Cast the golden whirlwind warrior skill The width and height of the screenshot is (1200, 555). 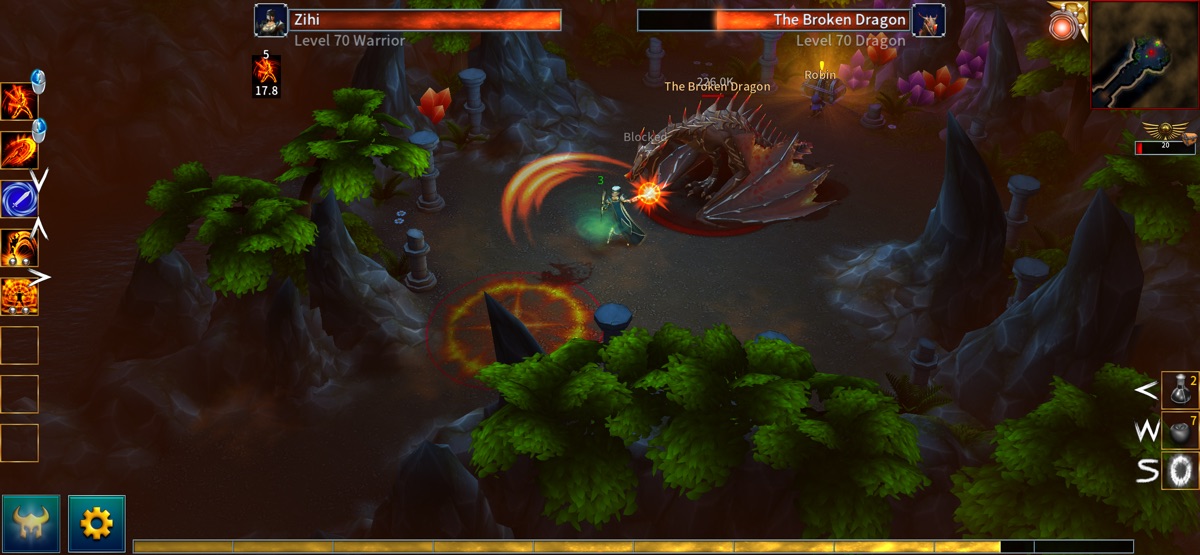coord(19,247)
